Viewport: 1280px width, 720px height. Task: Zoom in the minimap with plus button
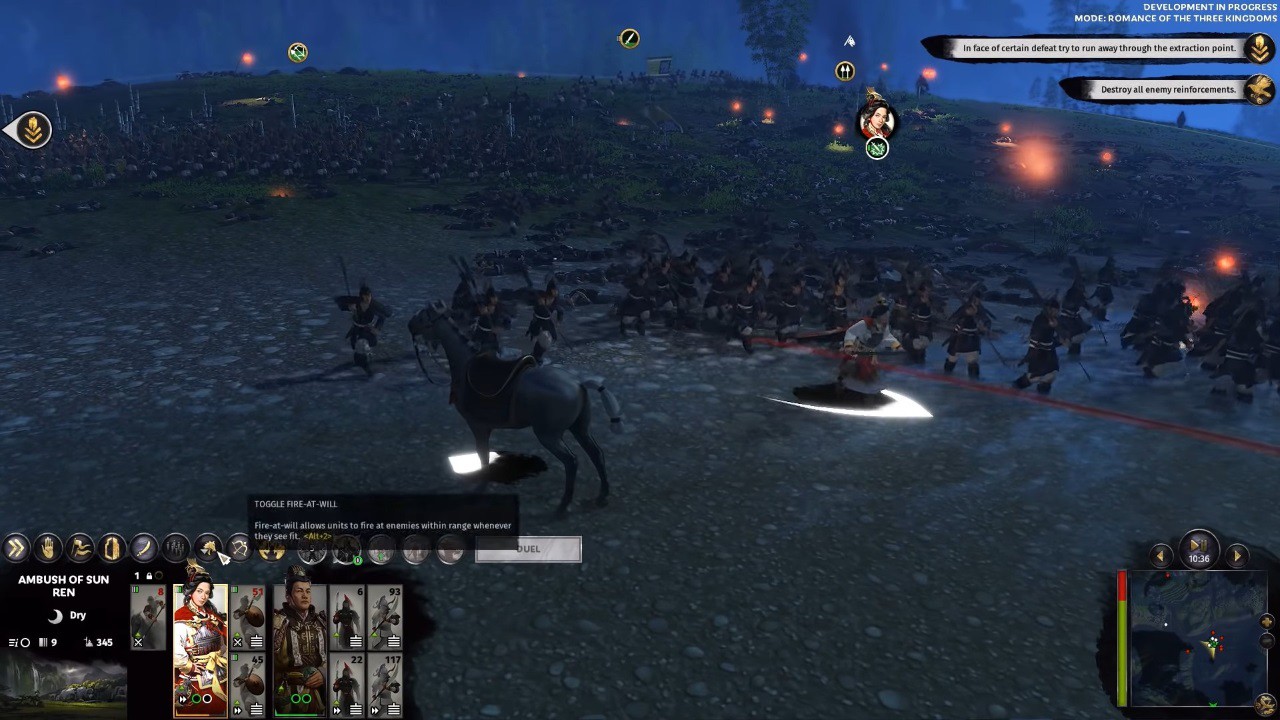pyautogui.click(x=1267, y=622)
